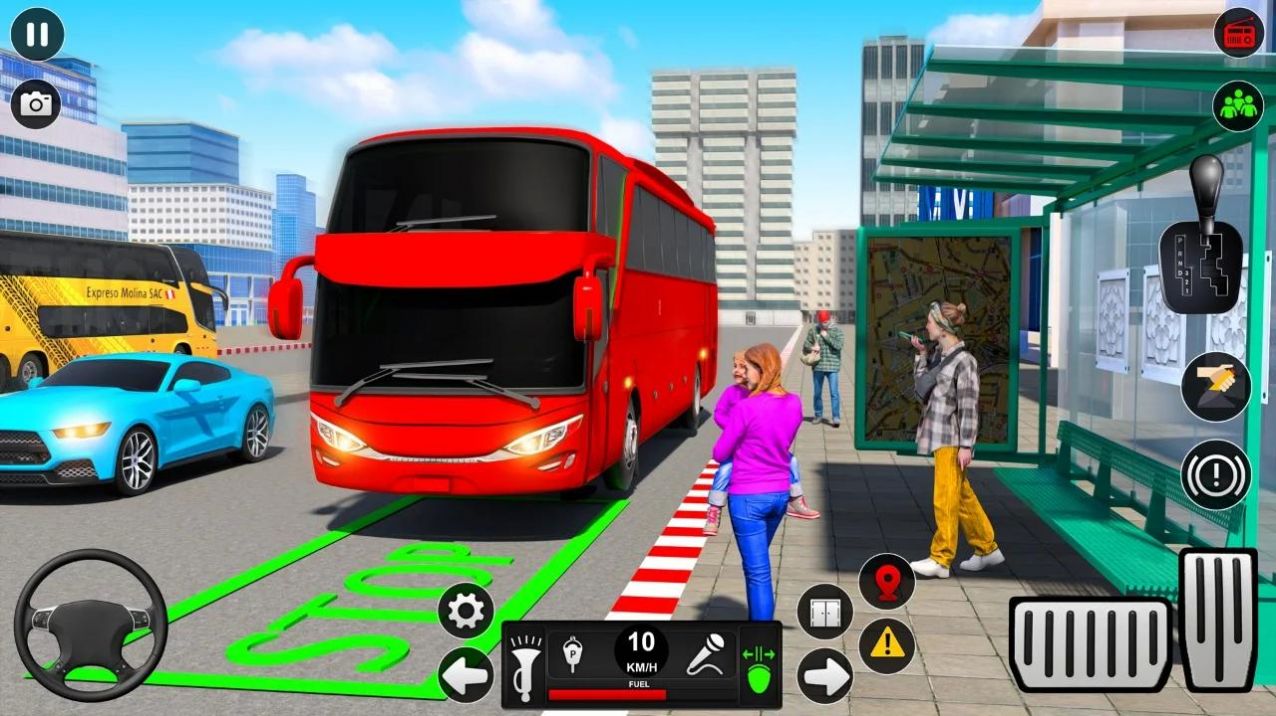The image size is (1276, 716).
Task: Turn on the red radio
Action: point(1238,33)
